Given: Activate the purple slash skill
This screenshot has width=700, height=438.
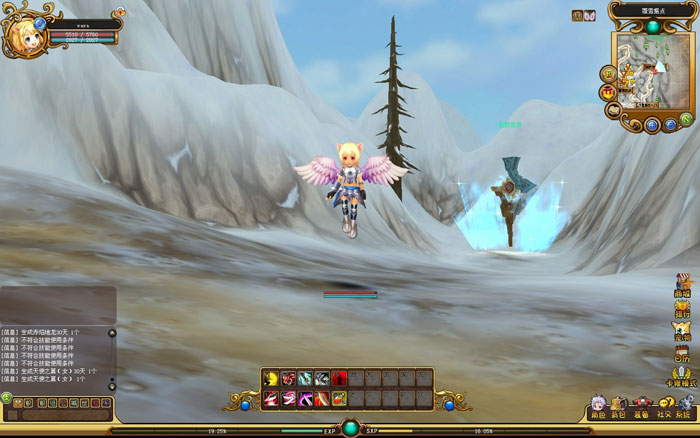Looking at the screenshot, I should [x=304, y=399].
